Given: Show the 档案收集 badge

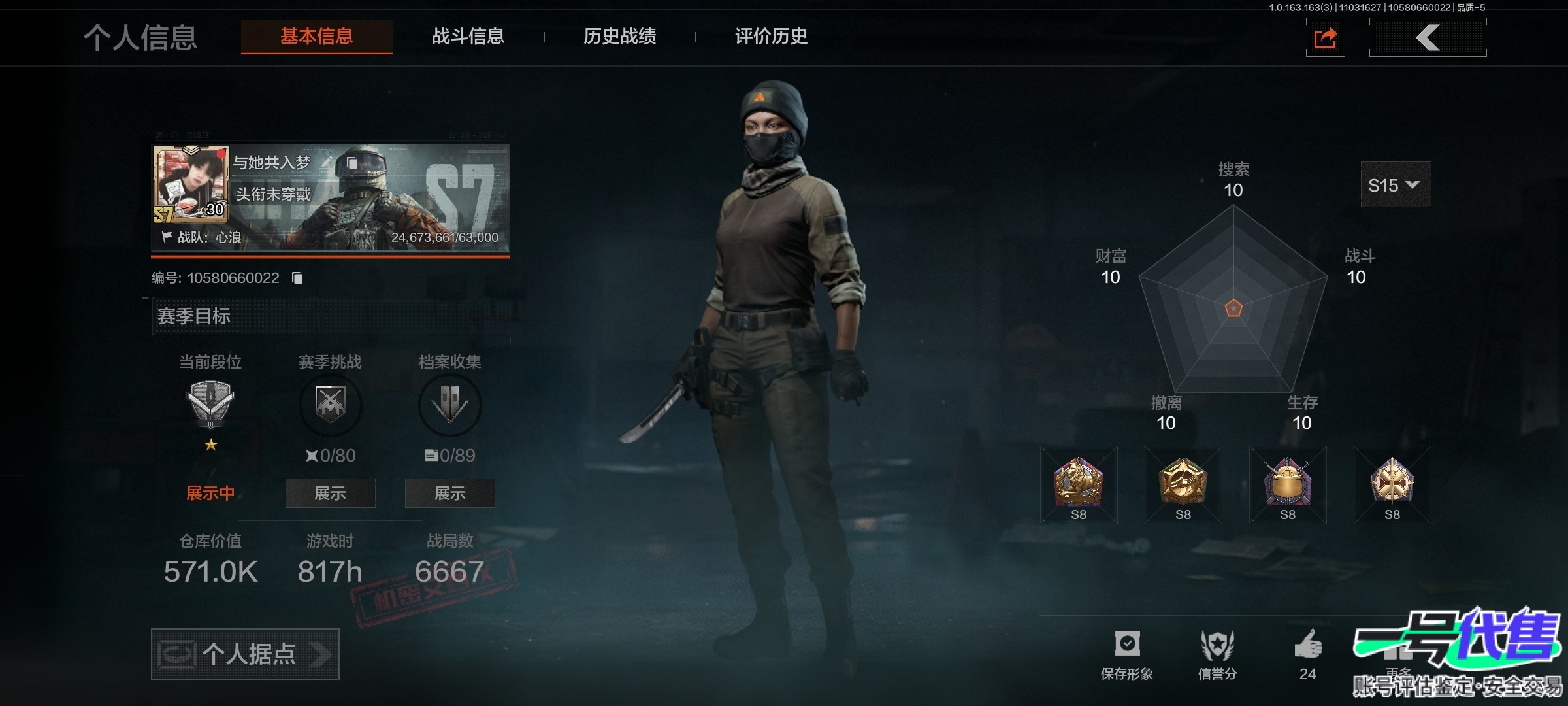Looking at the screenshot, I should [x=449, y=493].
